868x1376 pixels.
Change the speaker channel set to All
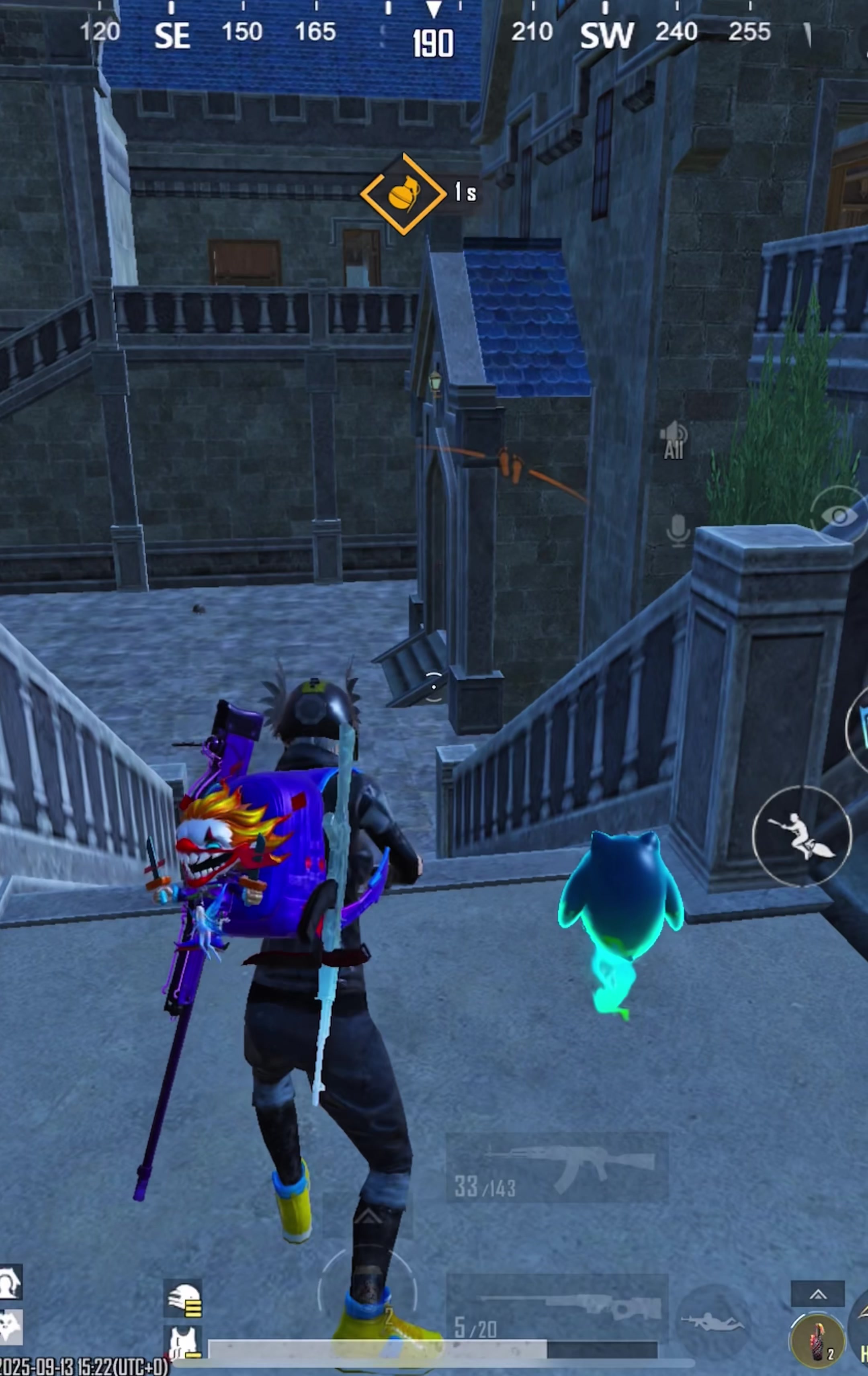coord(674,440)
